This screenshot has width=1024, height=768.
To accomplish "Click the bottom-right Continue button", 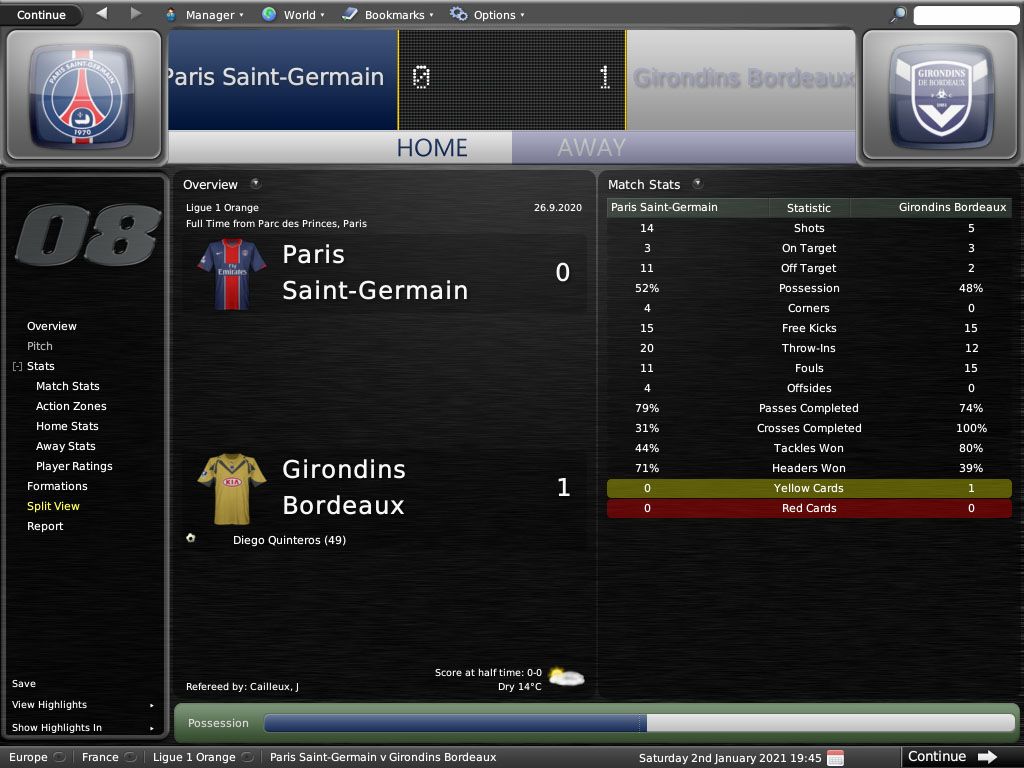I will (951, 757).
